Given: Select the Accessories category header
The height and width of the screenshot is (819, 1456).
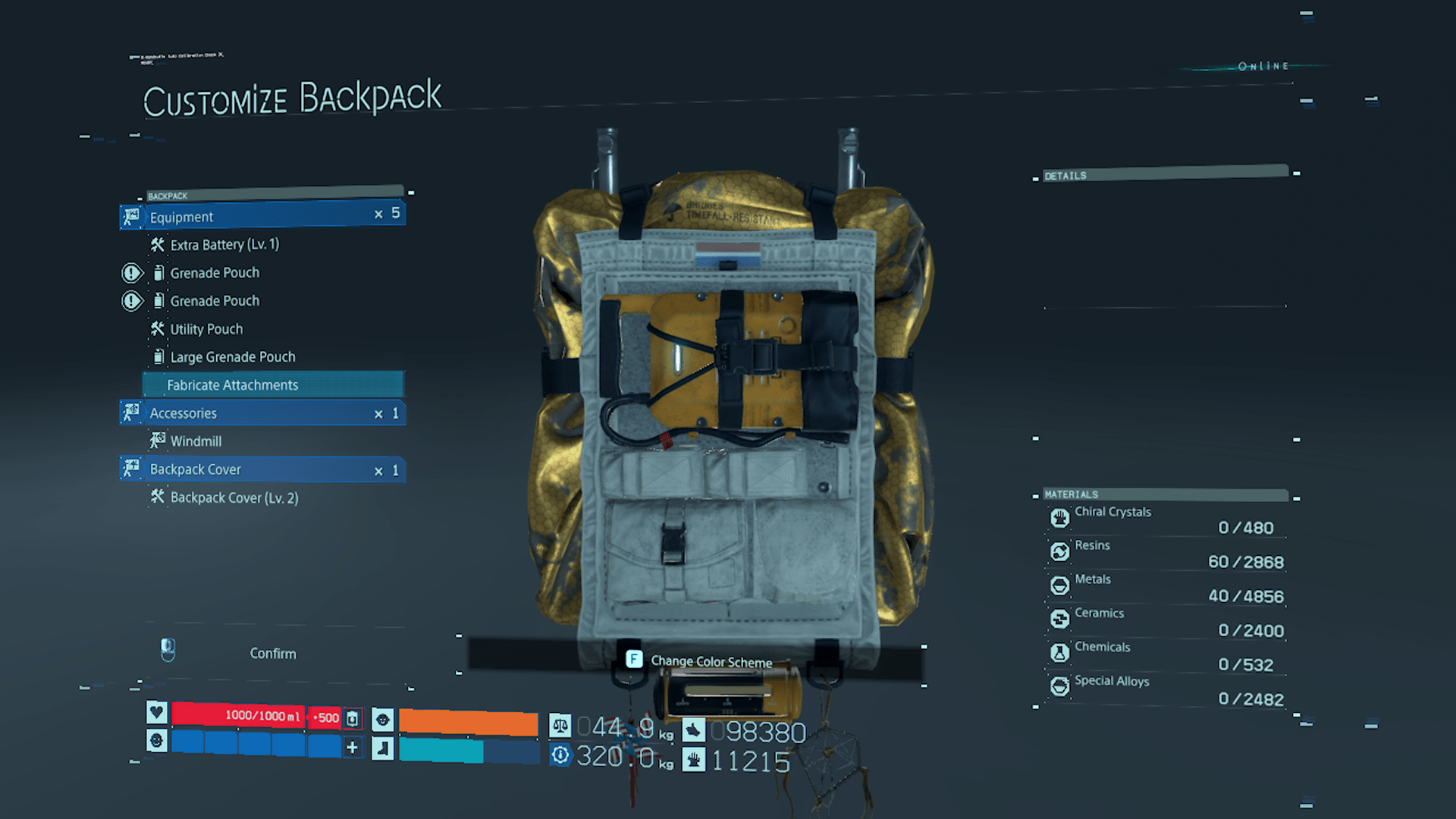Looking at the screenshot, I should point(262,413).
